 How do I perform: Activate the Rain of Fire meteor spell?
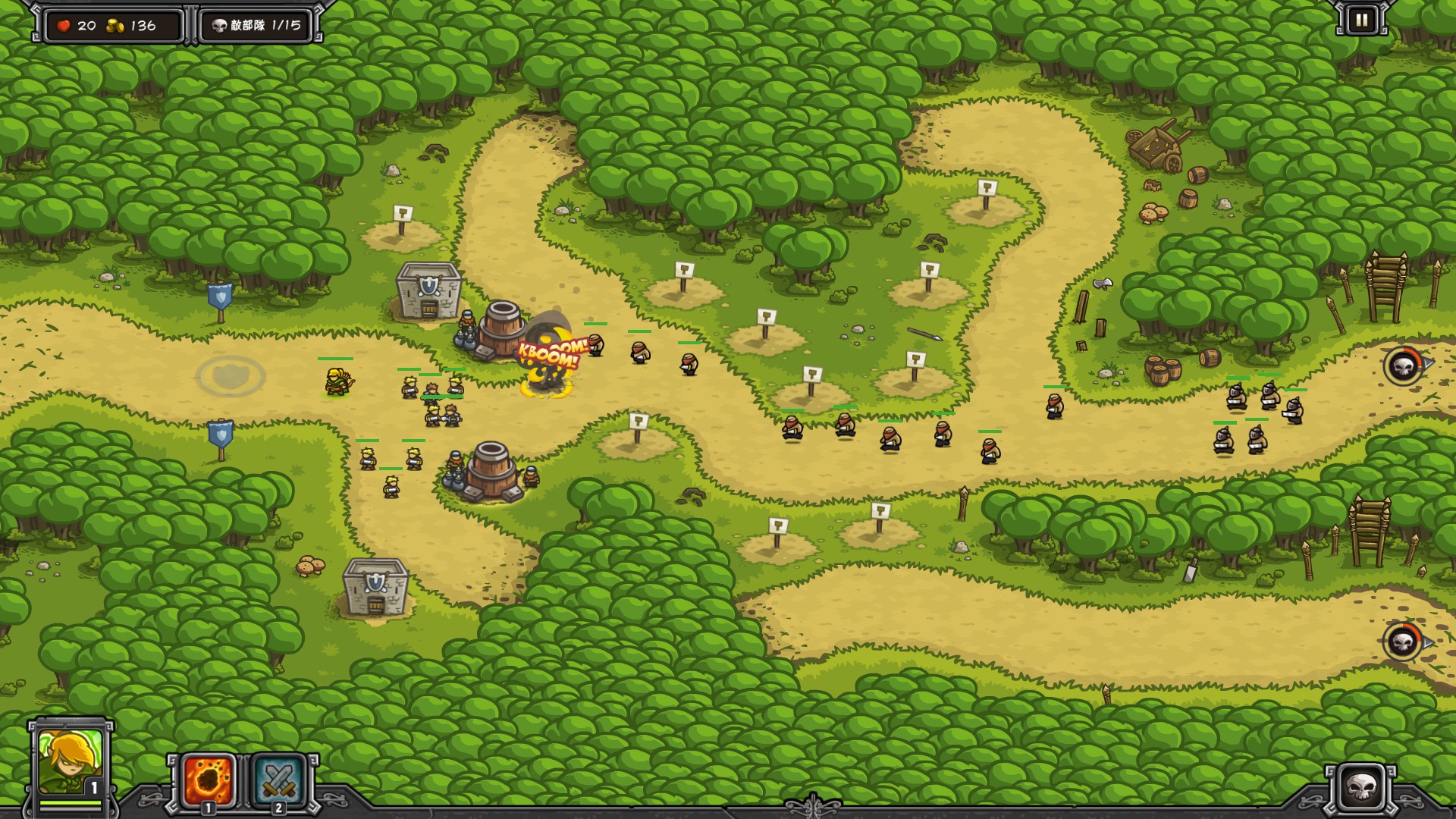point(209,780)
